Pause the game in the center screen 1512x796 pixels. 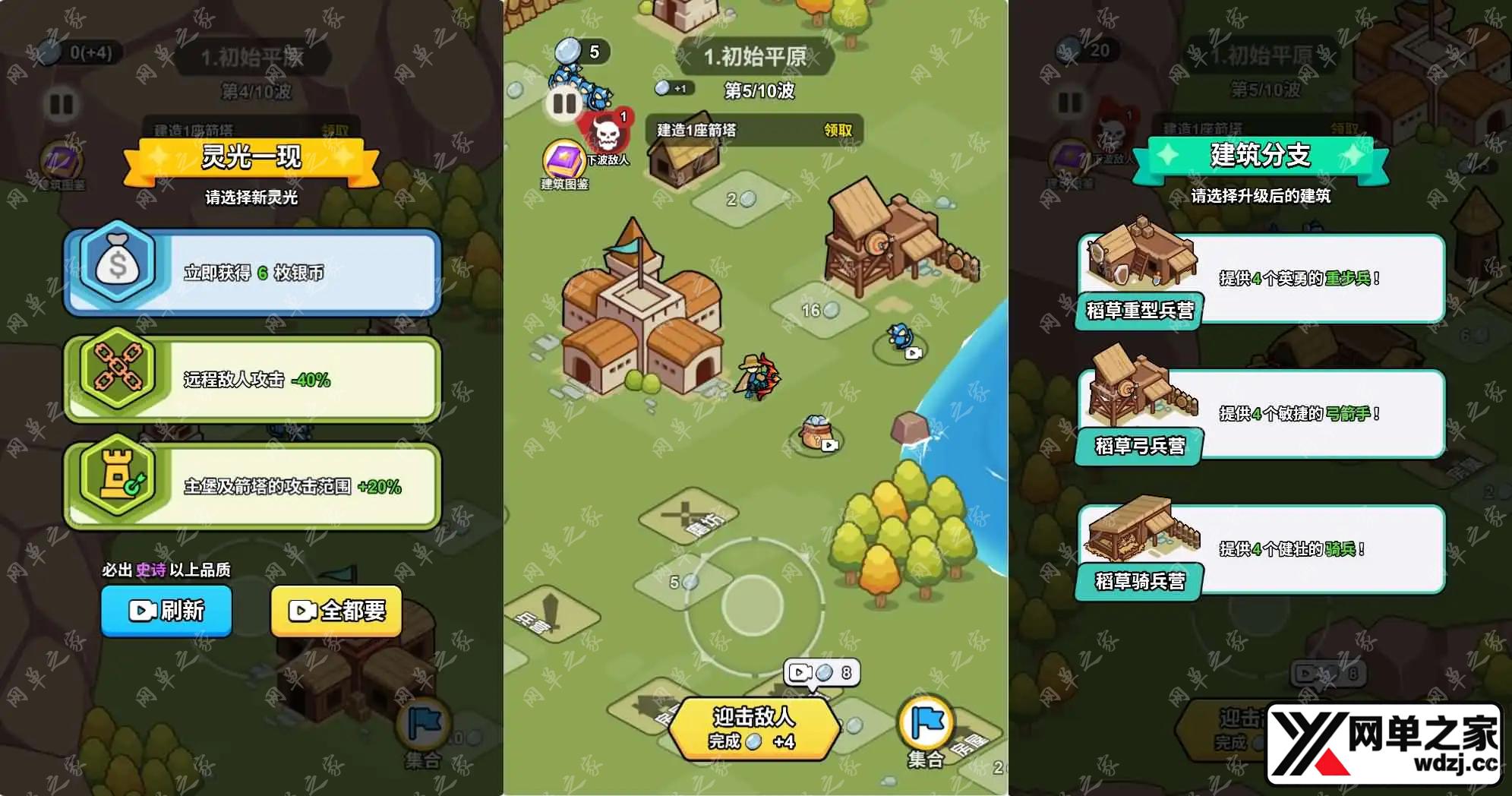point(564,103)
